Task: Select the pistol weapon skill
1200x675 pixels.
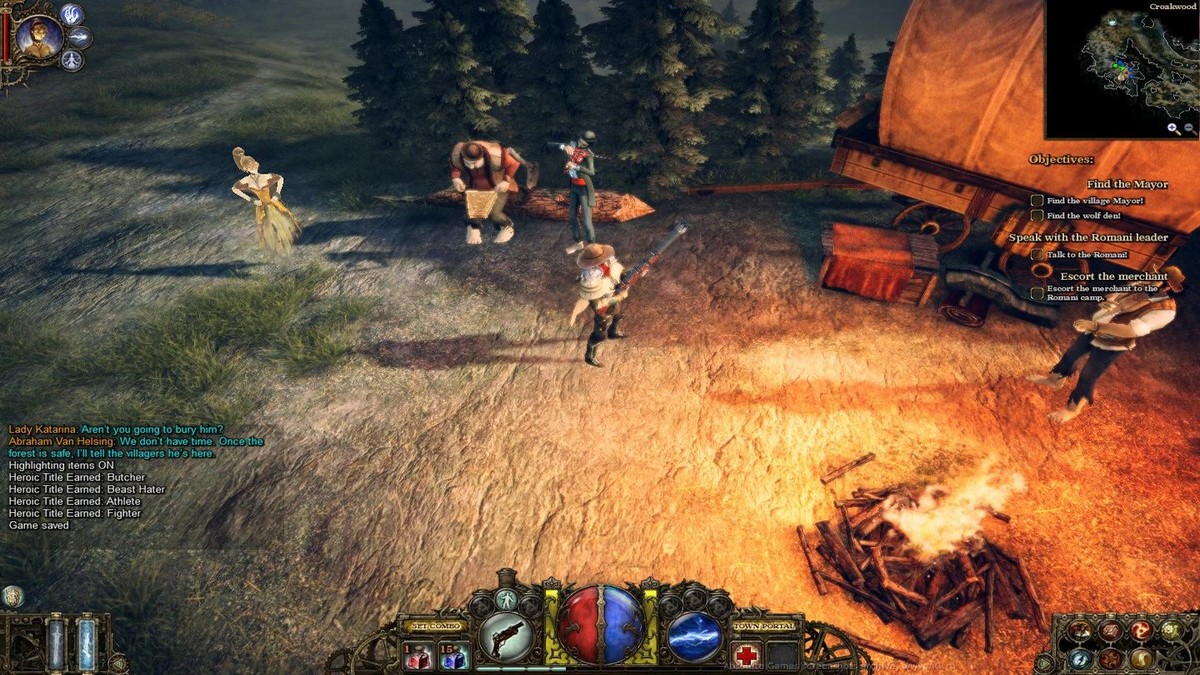Action: coord(506,635)
